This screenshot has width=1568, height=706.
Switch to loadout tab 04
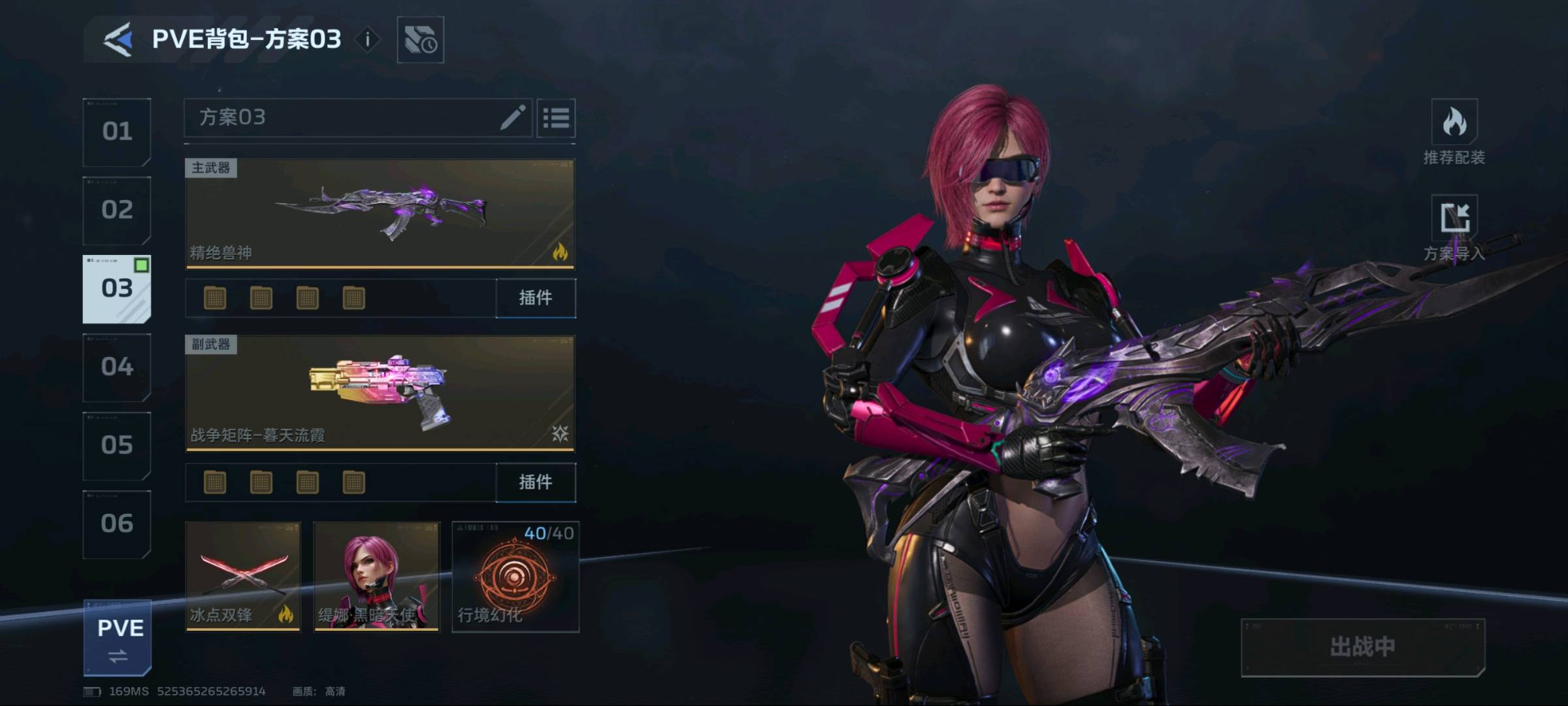coord(117,367)
